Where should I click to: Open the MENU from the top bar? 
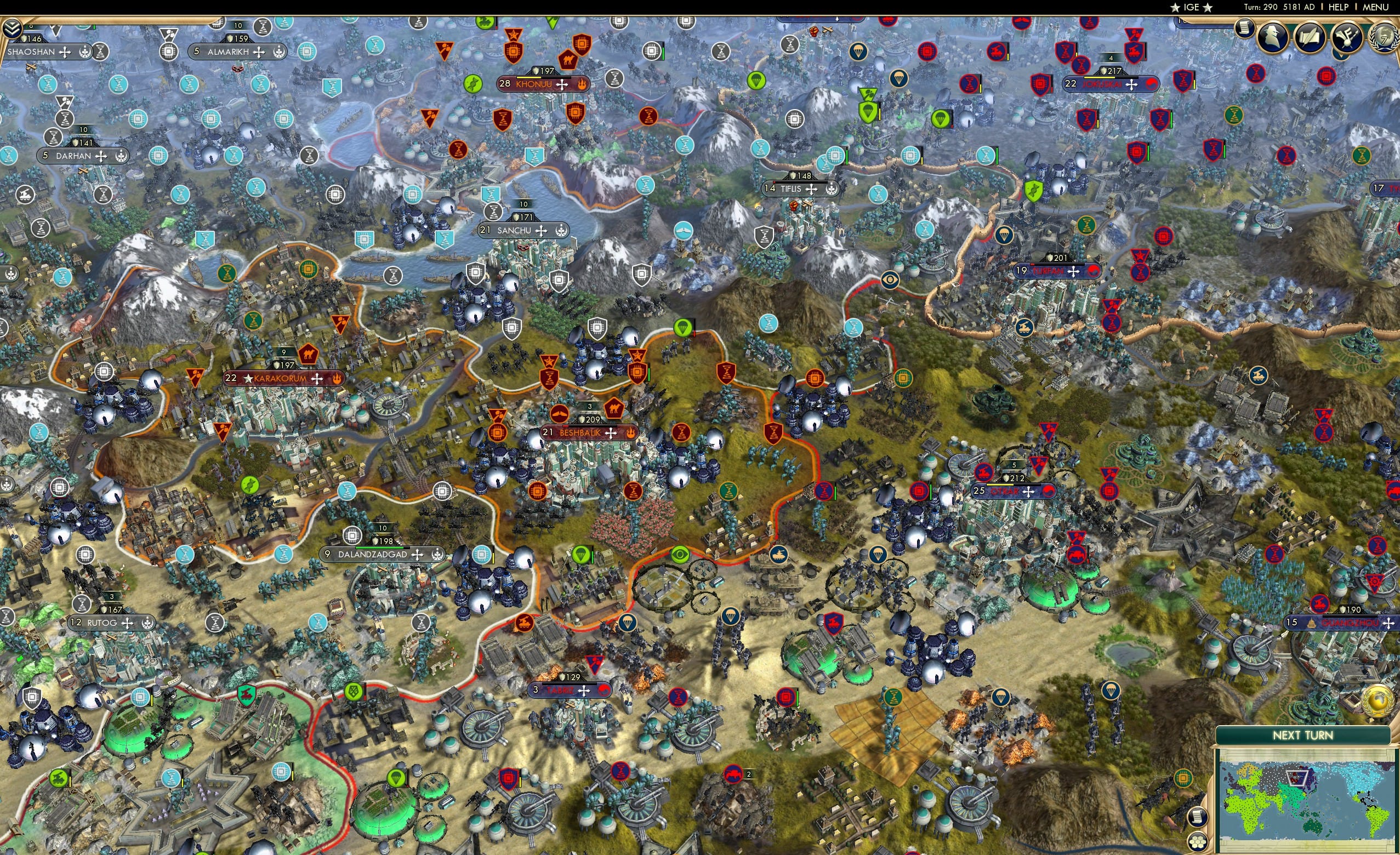[x=1375, y=7]
